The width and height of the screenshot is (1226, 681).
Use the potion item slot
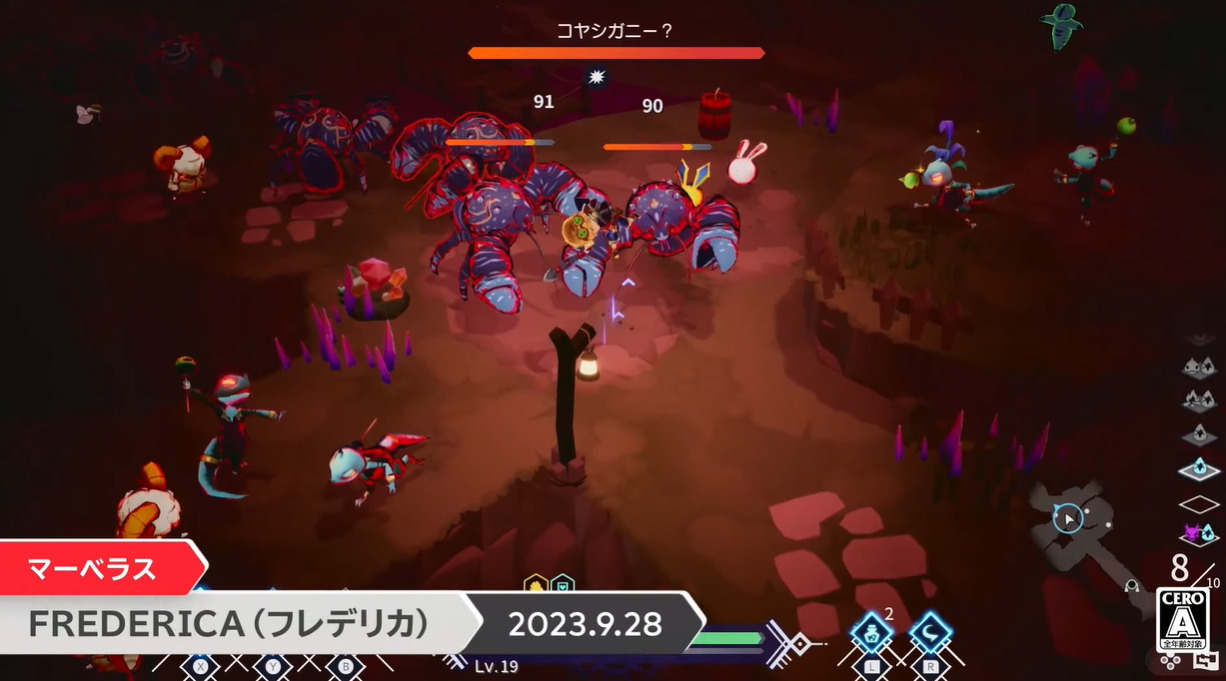871,633
